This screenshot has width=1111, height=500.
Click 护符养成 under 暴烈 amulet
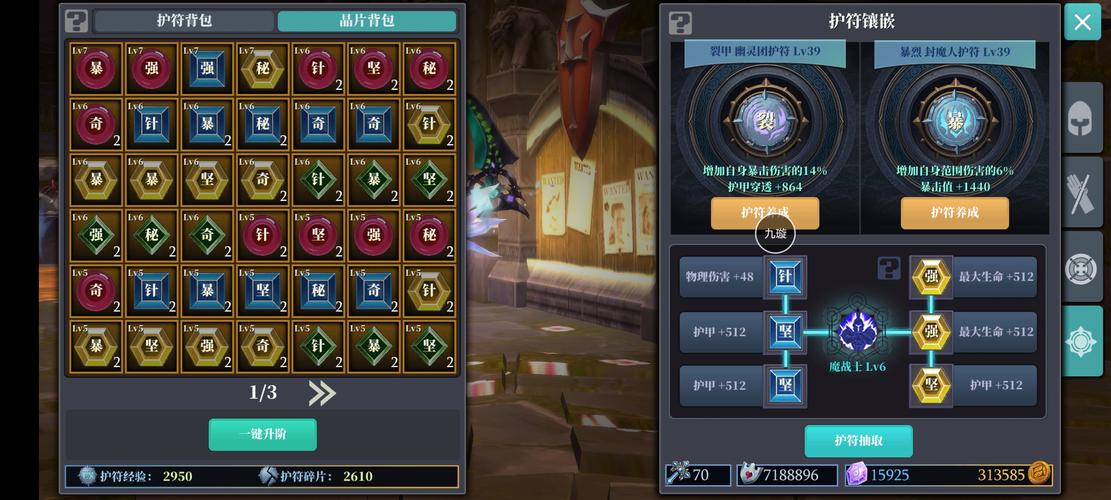pyautogui.click(x=954, y=212)
